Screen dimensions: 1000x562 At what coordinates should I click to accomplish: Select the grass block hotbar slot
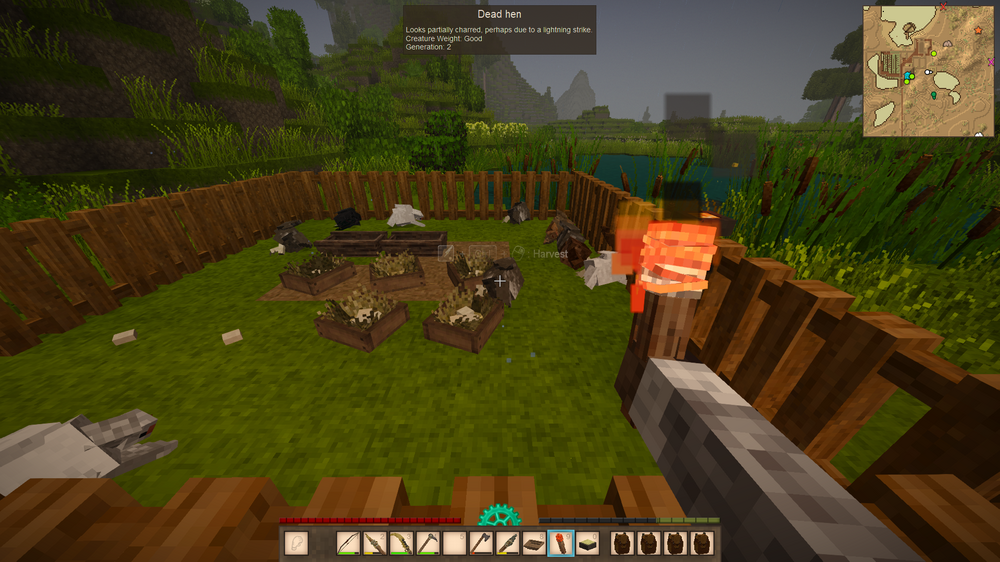tap(588, 544)
